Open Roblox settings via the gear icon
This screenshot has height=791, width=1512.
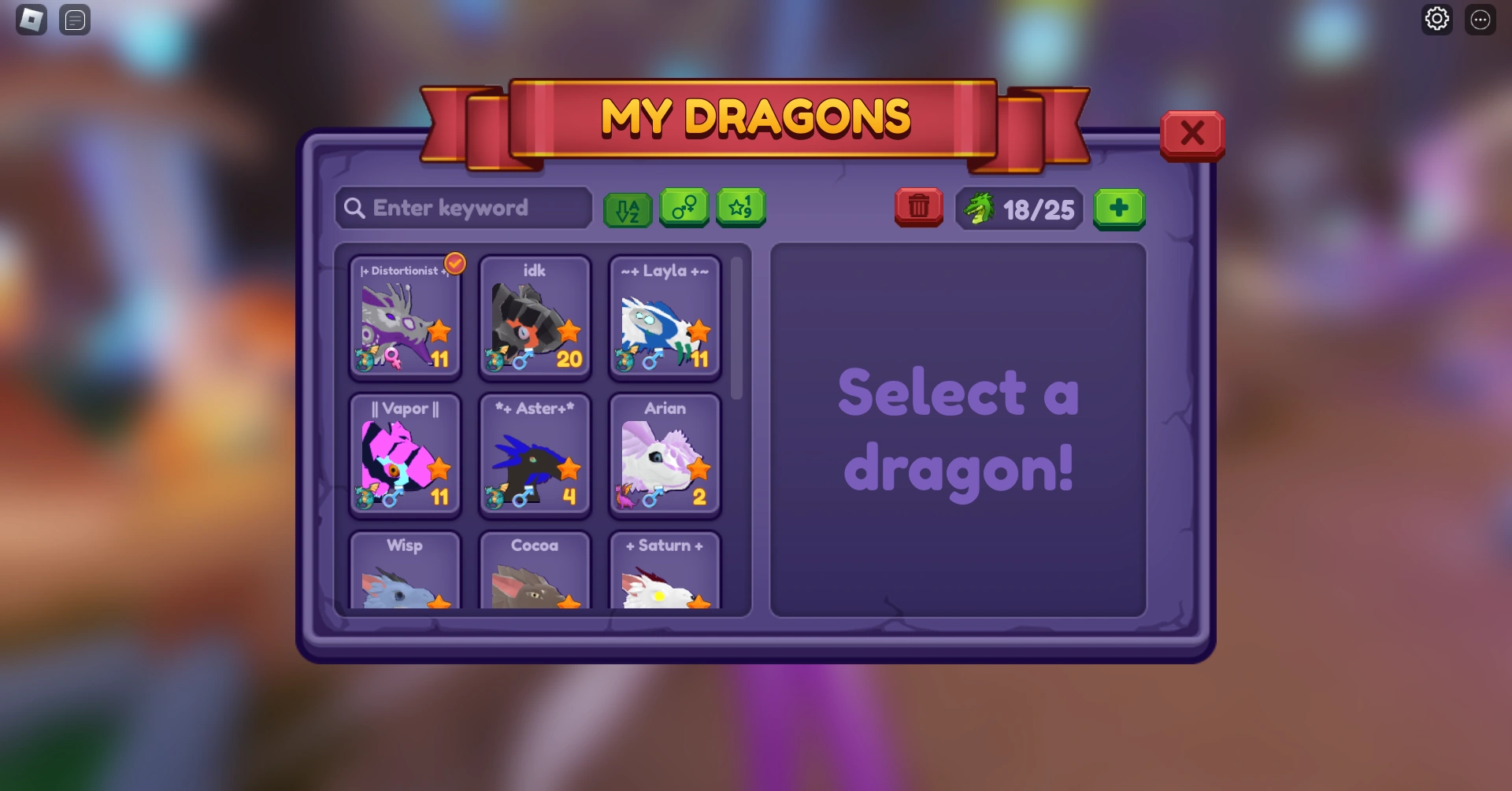(x=1436, y=18)
